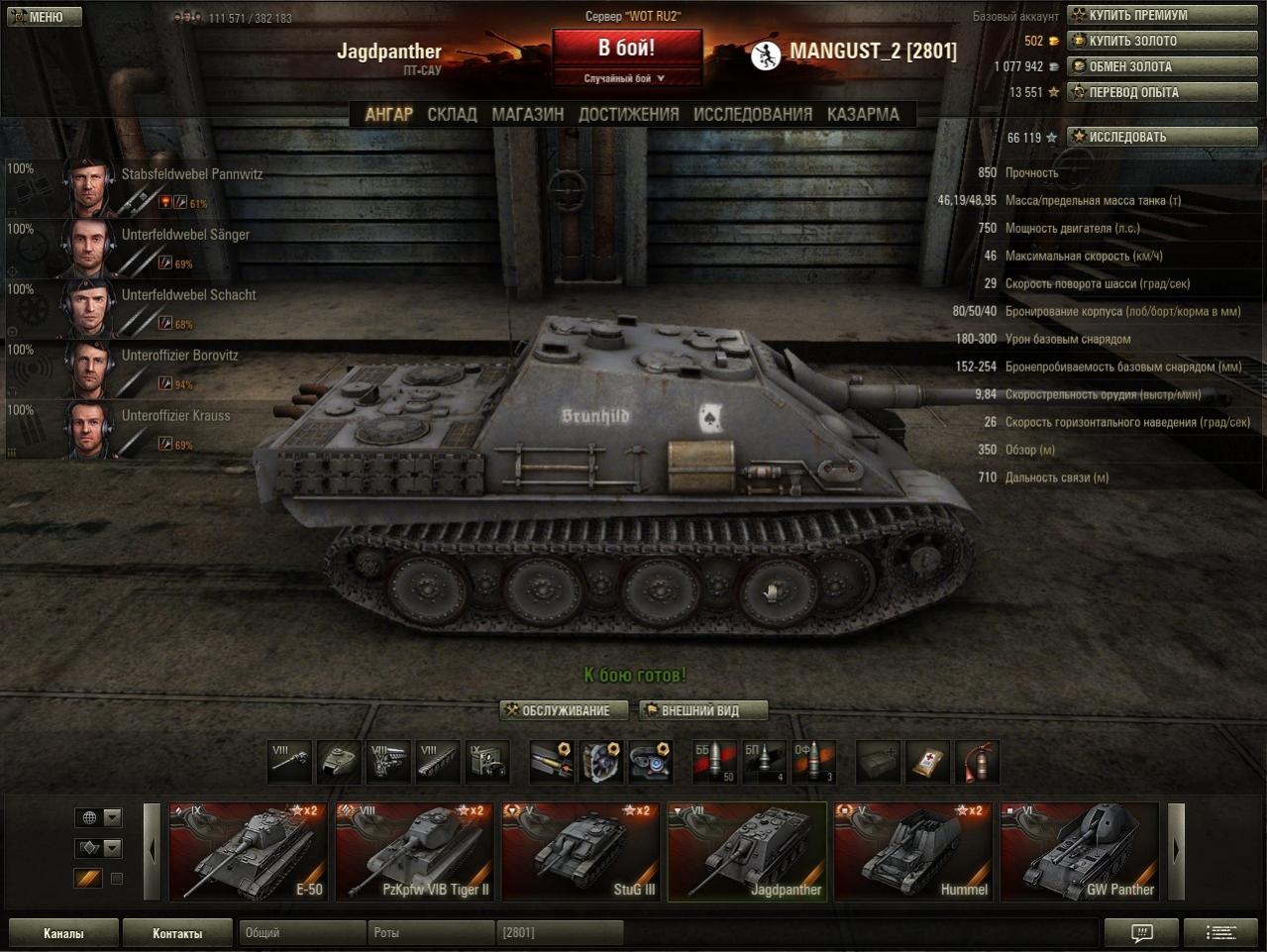
Task: Click the ИССЛЕДОВАТЬ button
Action: (1161, 137)
